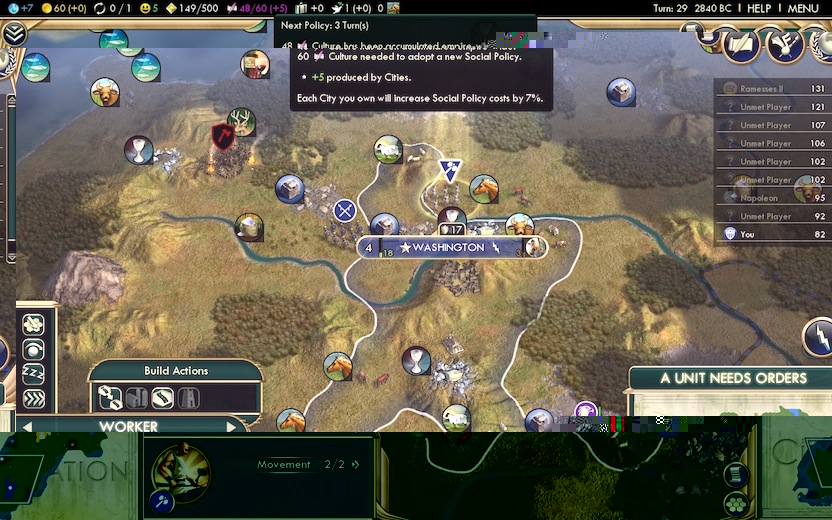Choose the construct road build action

110,399
